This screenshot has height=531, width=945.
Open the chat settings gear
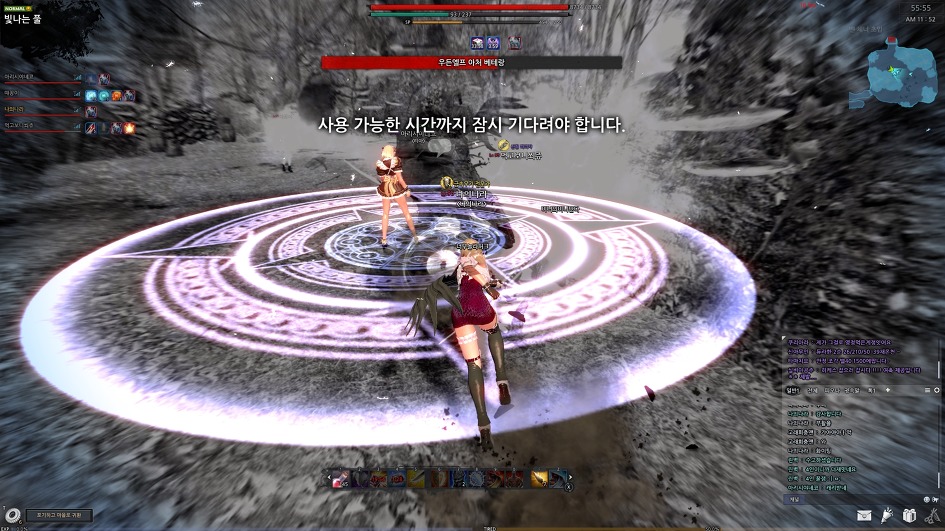(x=937, y=389)
